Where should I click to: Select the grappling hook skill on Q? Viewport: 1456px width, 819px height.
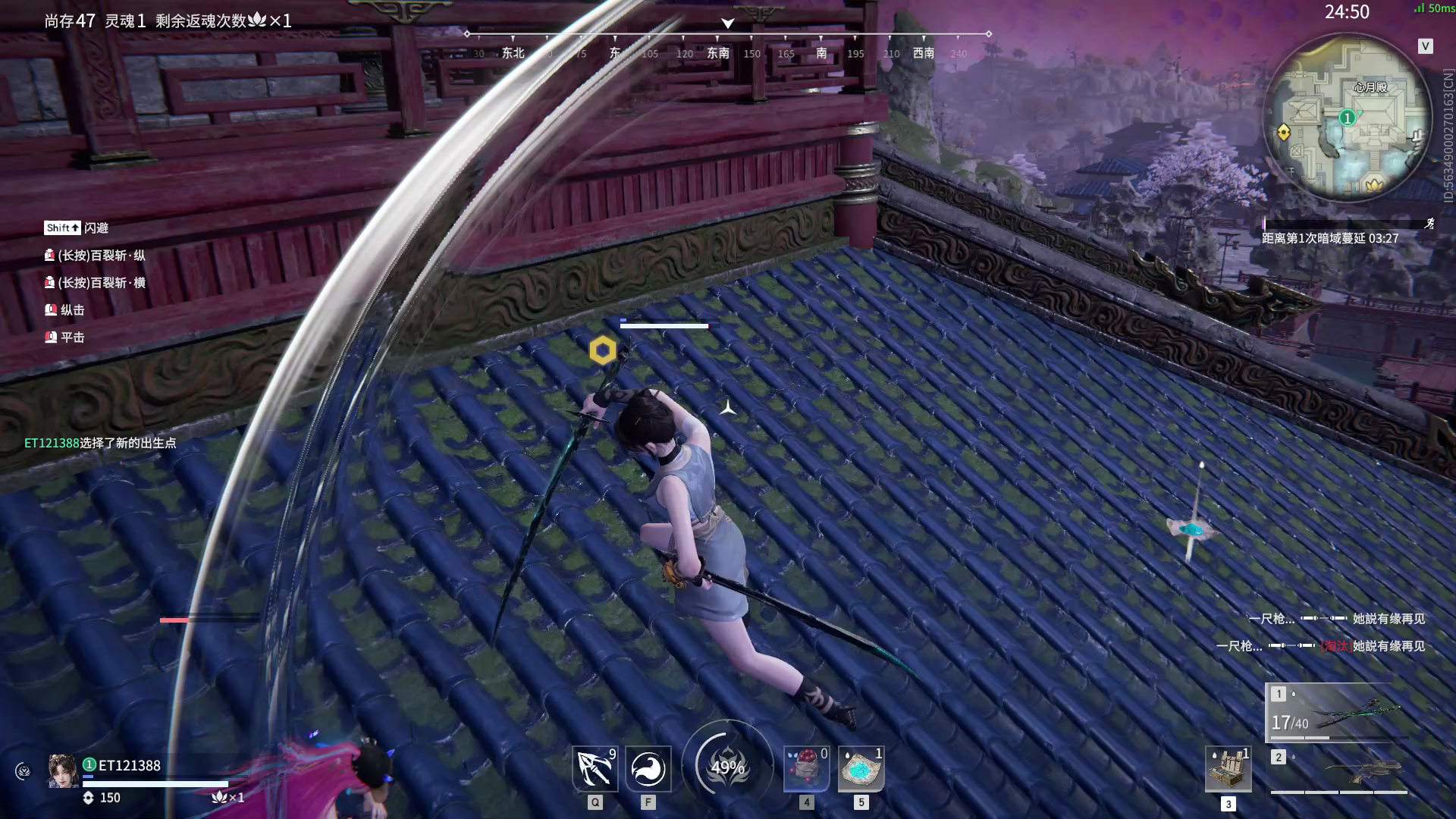pyautogui.click(x=595, y=768)
